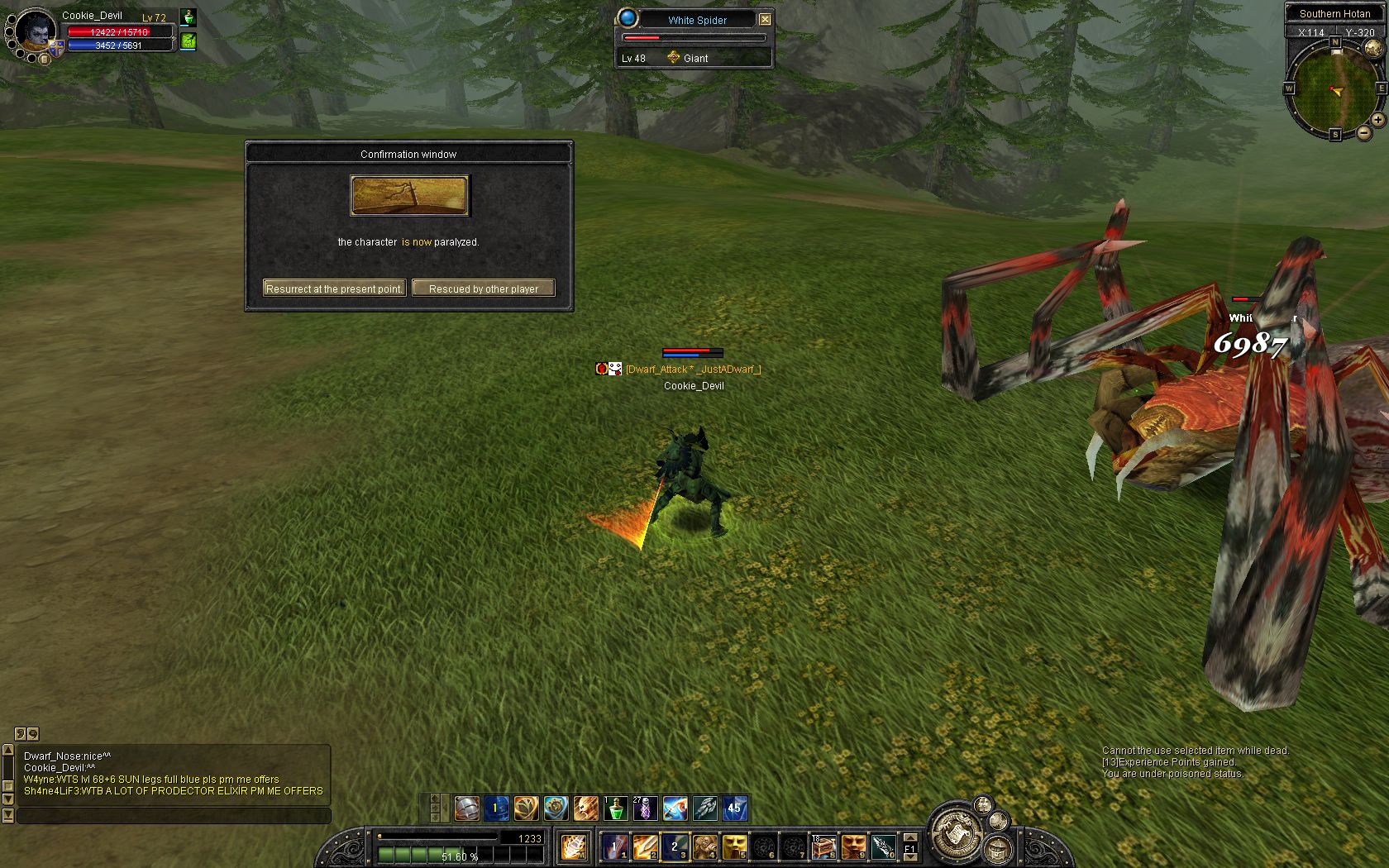
Task: Open the helmeted figure button near the action bar
Action: 1000,849
